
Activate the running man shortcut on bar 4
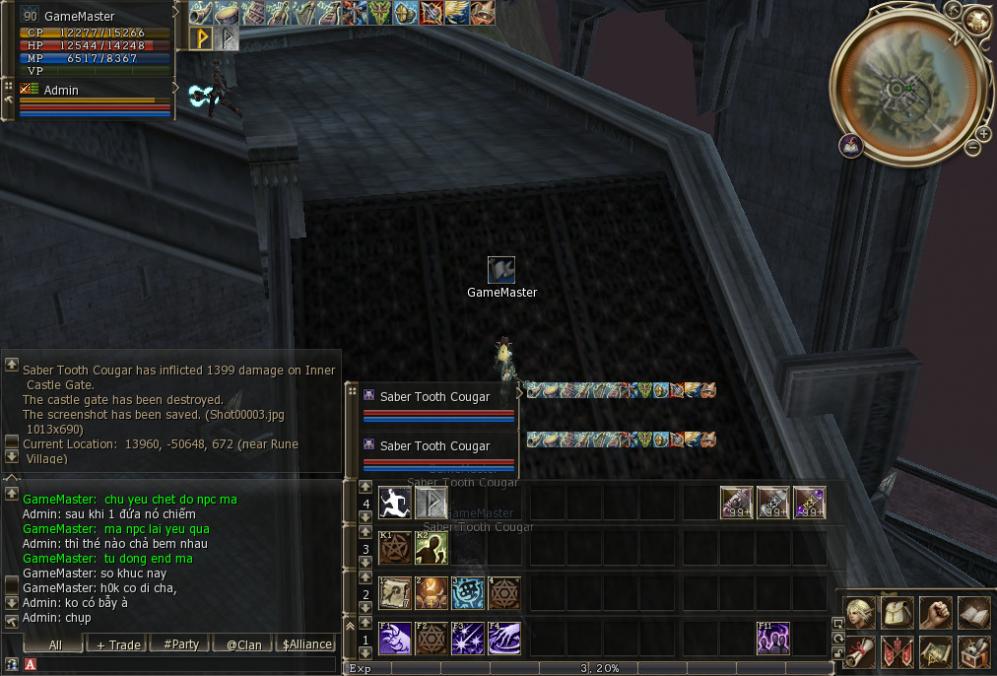tap(394, 502)
